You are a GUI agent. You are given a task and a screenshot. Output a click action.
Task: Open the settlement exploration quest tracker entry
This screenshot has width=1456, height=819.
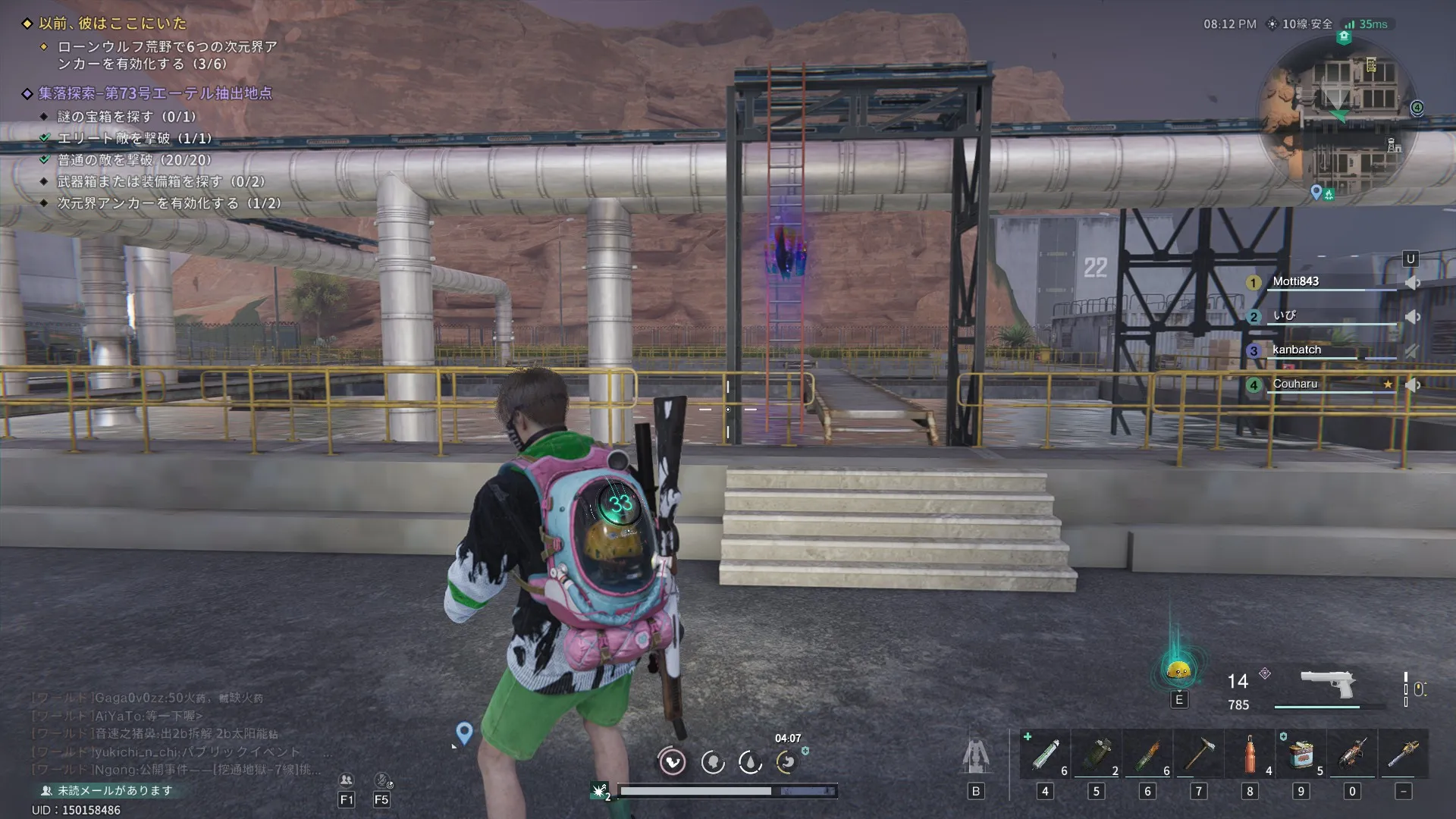(155, 93)
